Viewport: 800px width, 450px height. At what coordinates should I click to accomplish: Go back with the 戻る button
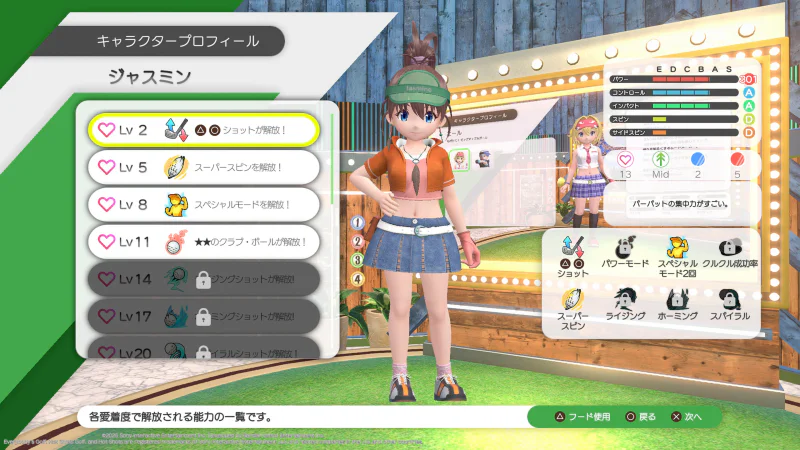641,417
